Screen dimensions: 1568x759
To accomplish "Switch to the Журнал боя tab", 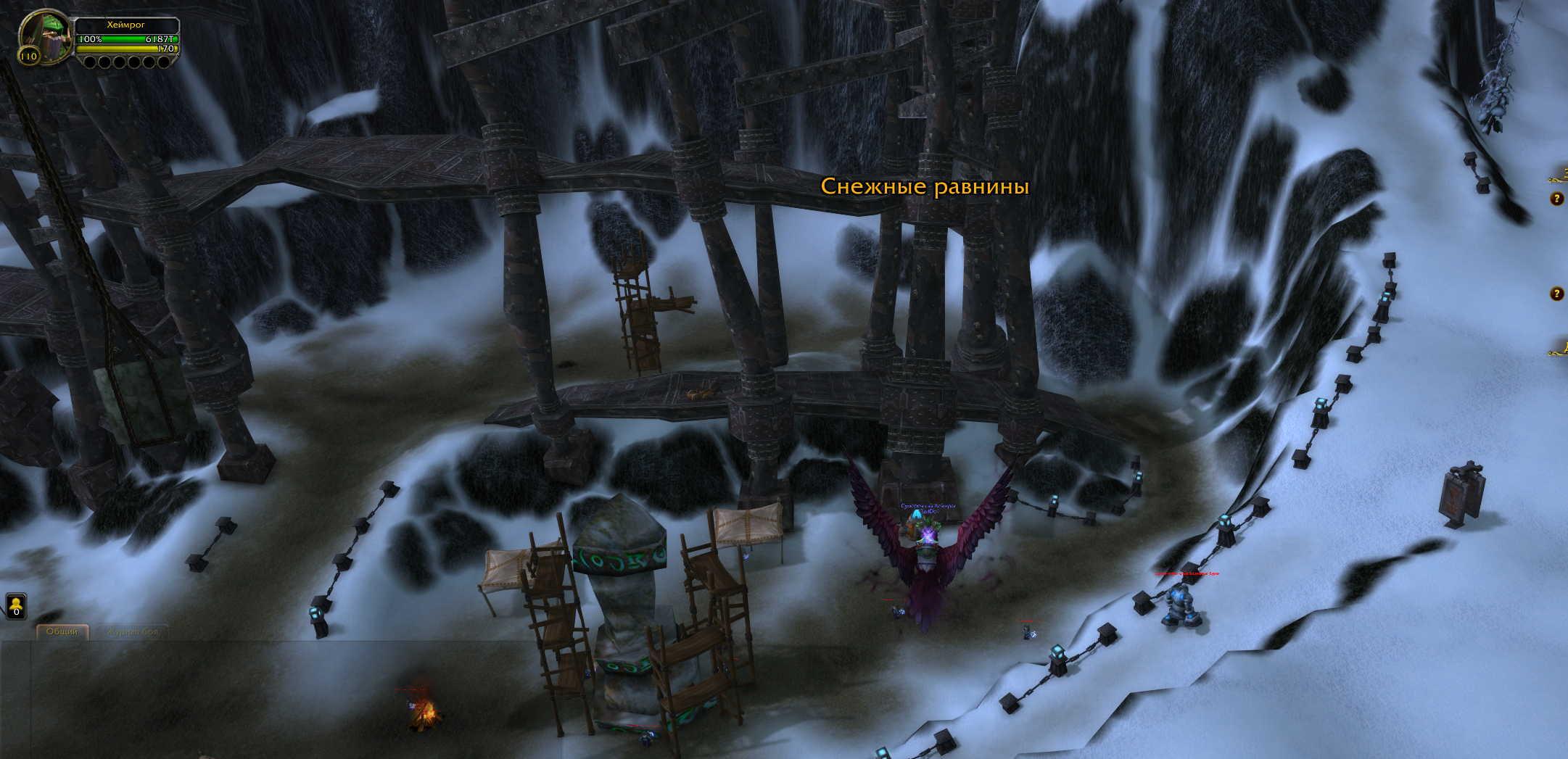I will click(x=132, y=632).
